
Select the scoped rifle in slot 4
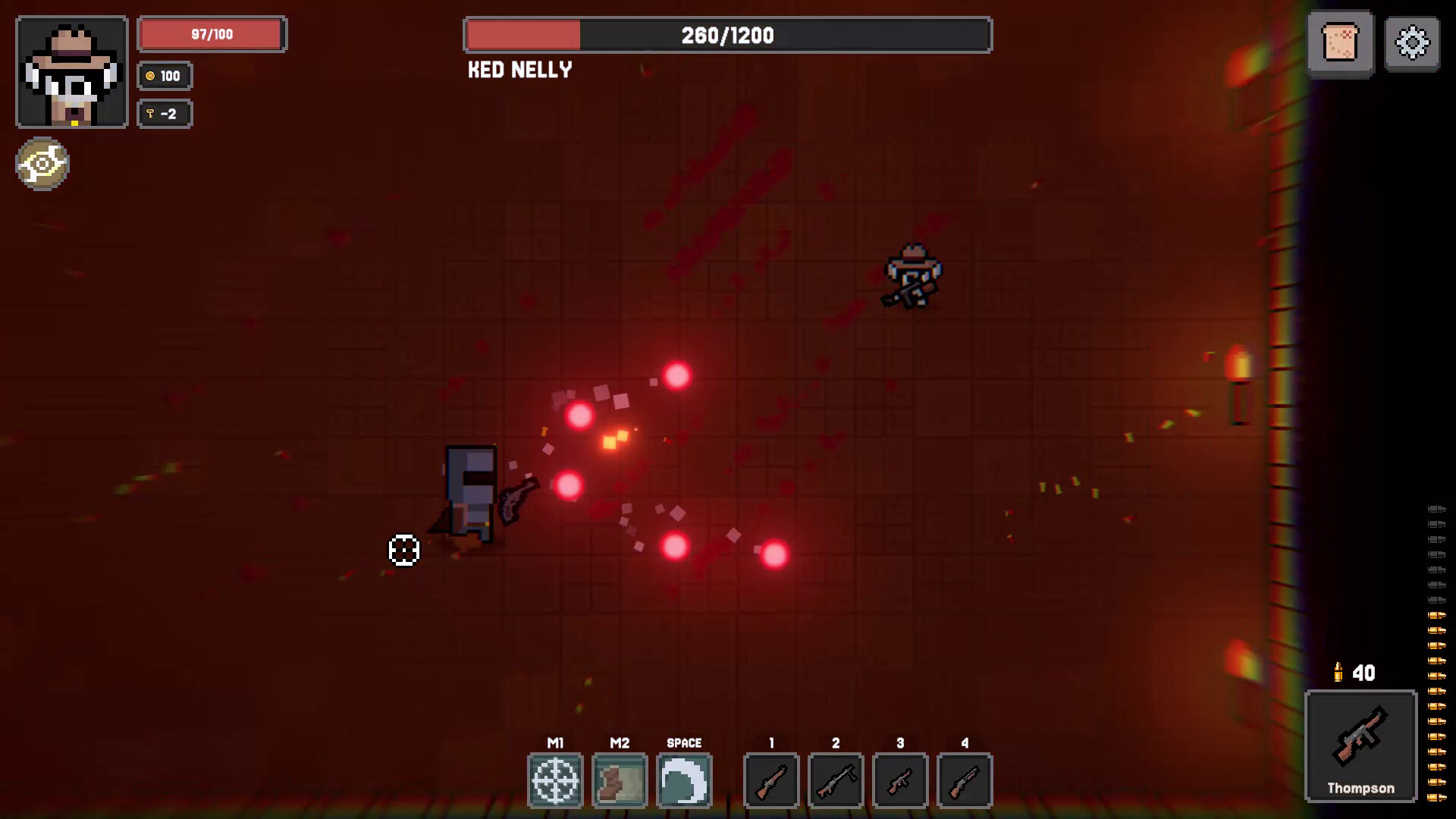965,780
